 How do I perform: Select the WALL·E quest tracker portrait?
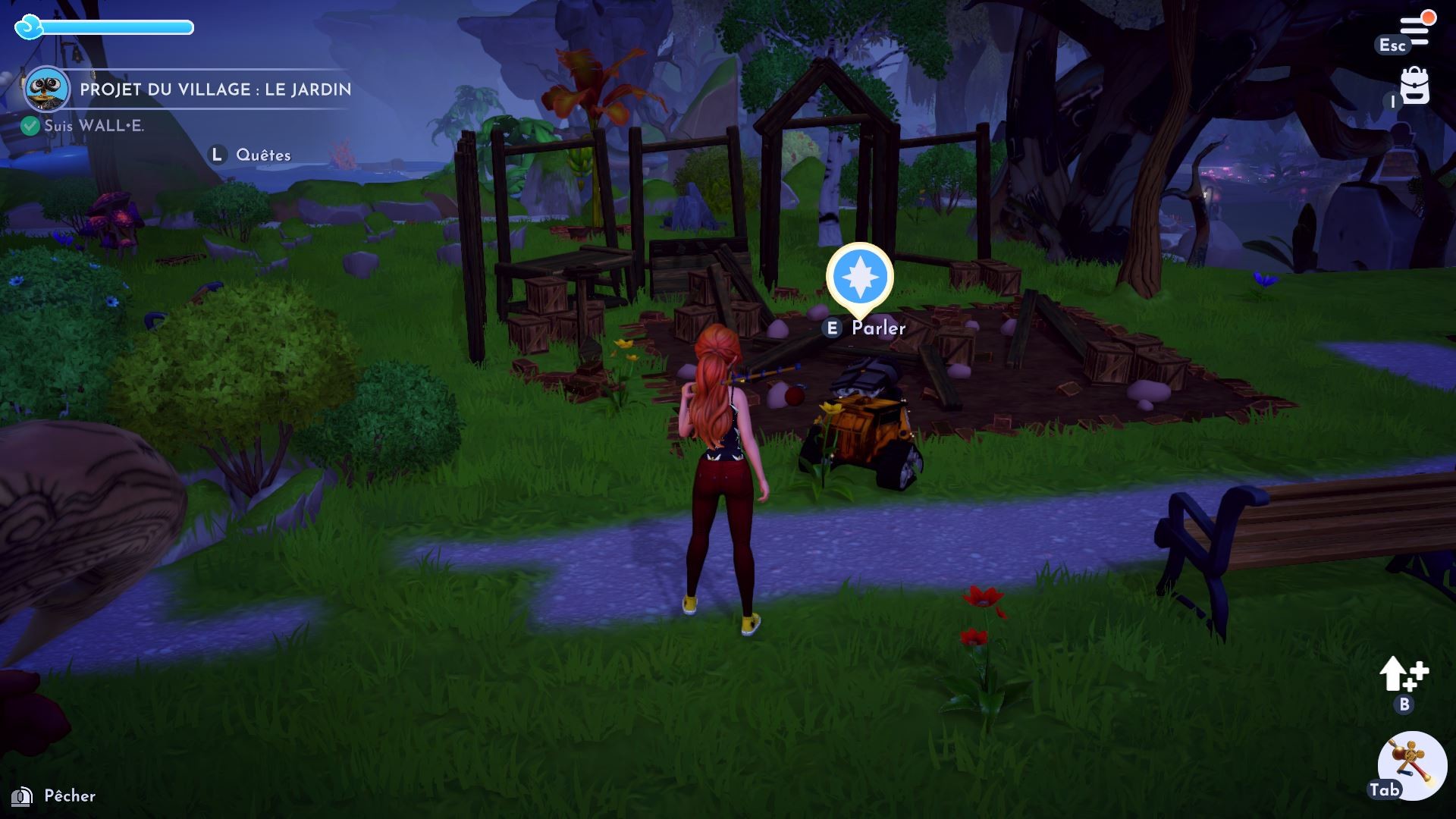pyautogui.click(x=46, y=89)
